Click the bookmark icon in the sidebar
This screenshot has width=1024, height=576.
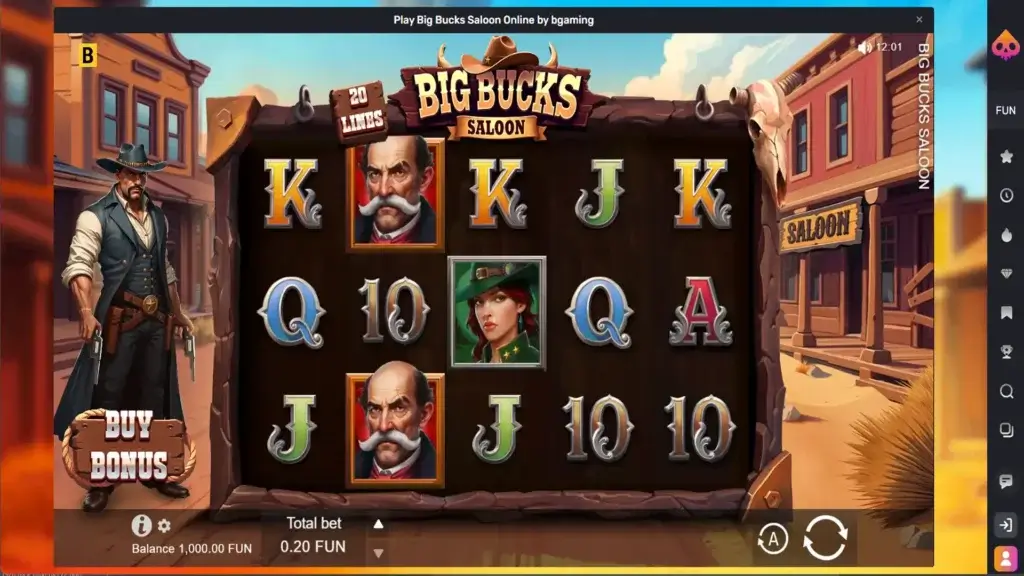coord(1006,312)
